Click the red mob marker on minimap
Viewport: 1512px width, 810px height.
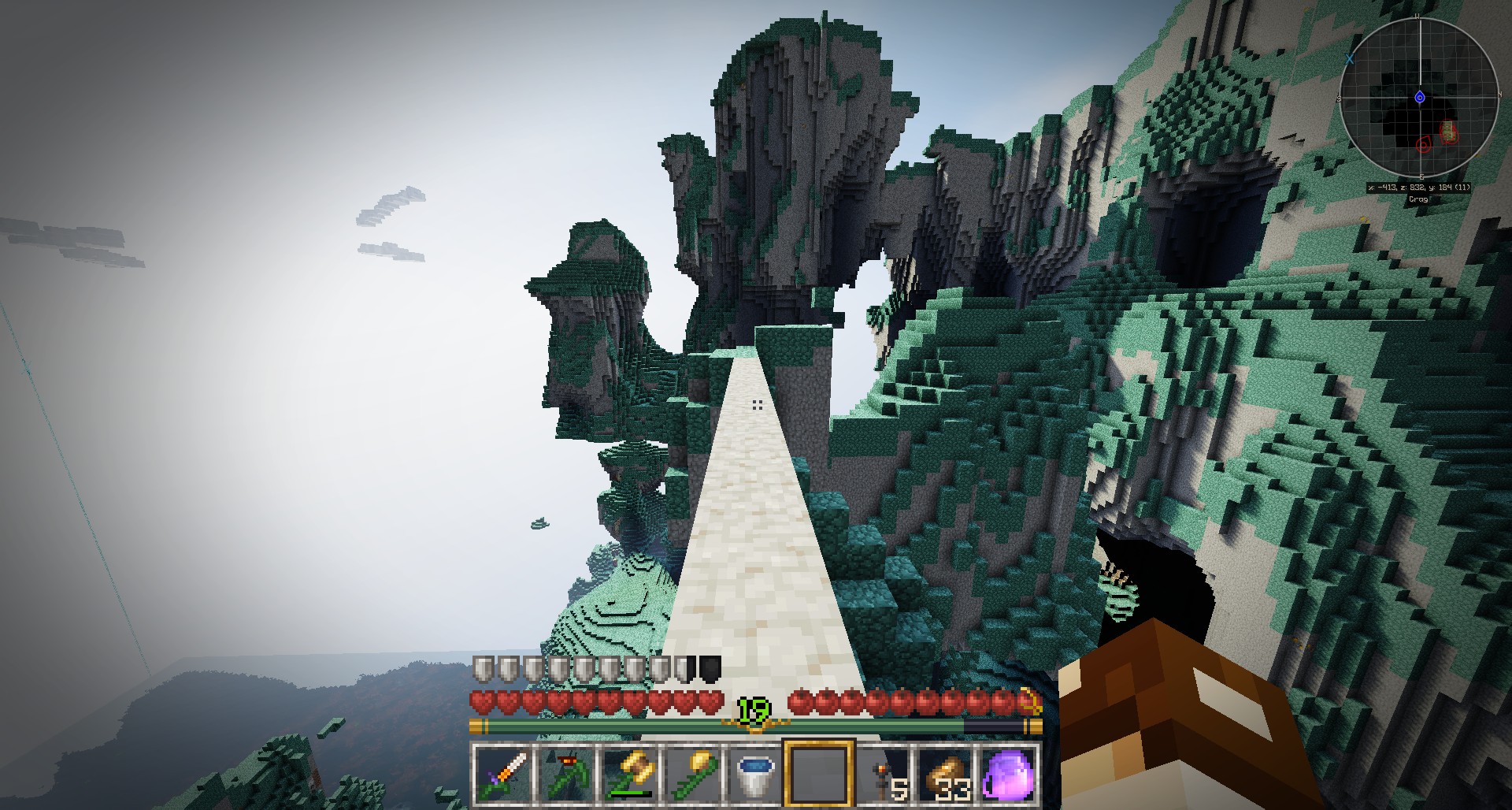[1424, 144]
